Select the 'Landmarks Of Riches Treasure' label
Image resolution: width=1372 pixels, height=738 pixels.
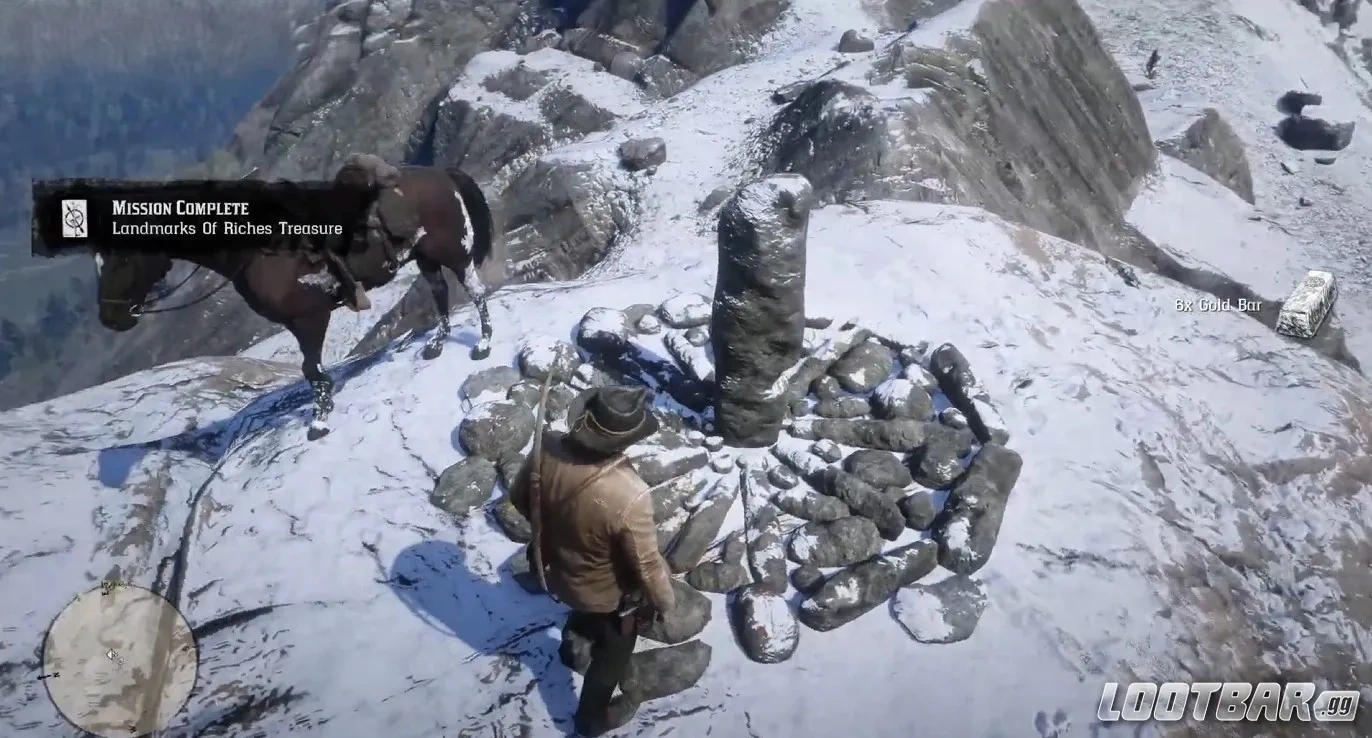227,229
